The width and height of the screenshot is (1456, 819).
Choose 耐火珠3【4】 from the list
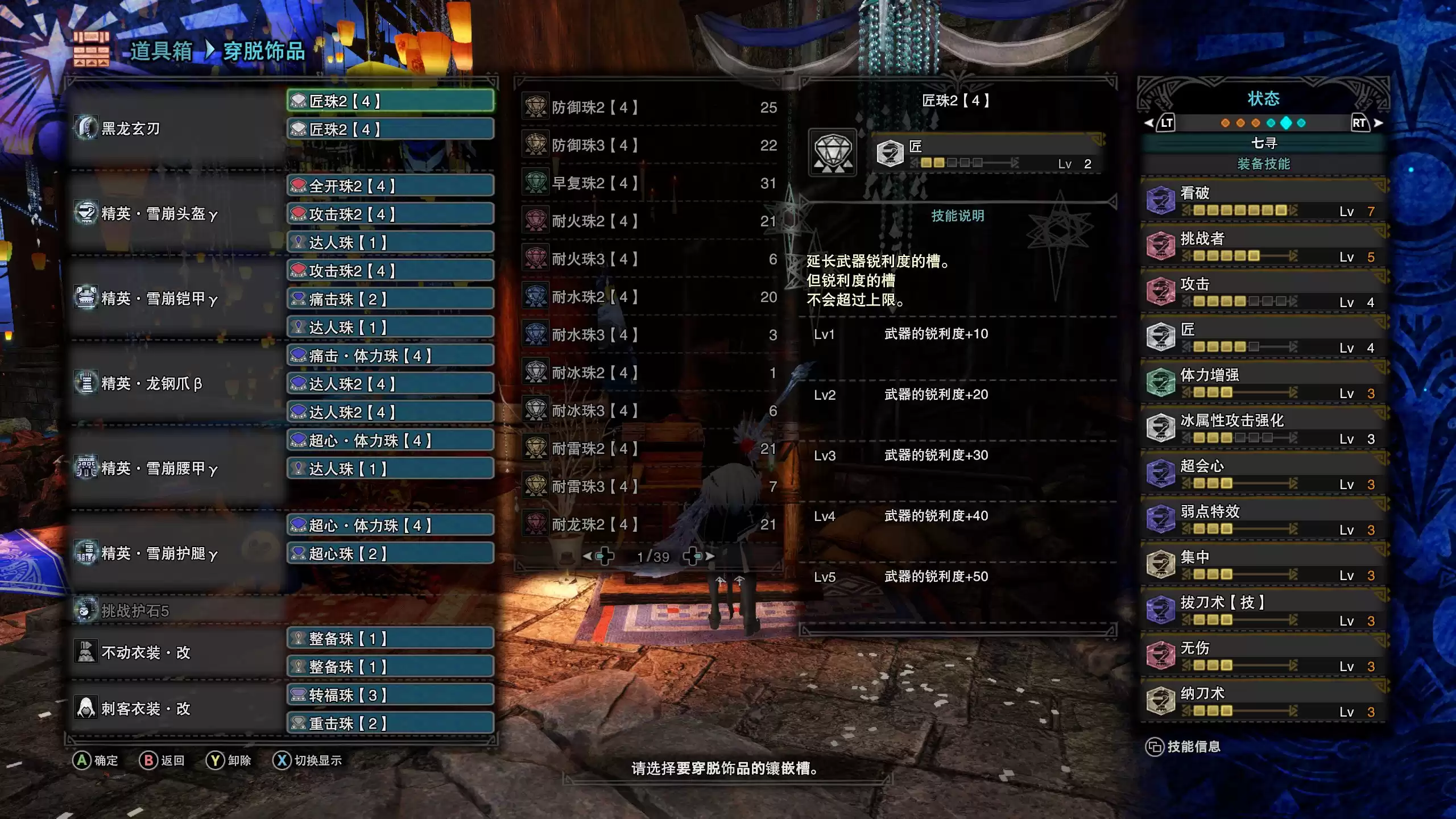648,259
